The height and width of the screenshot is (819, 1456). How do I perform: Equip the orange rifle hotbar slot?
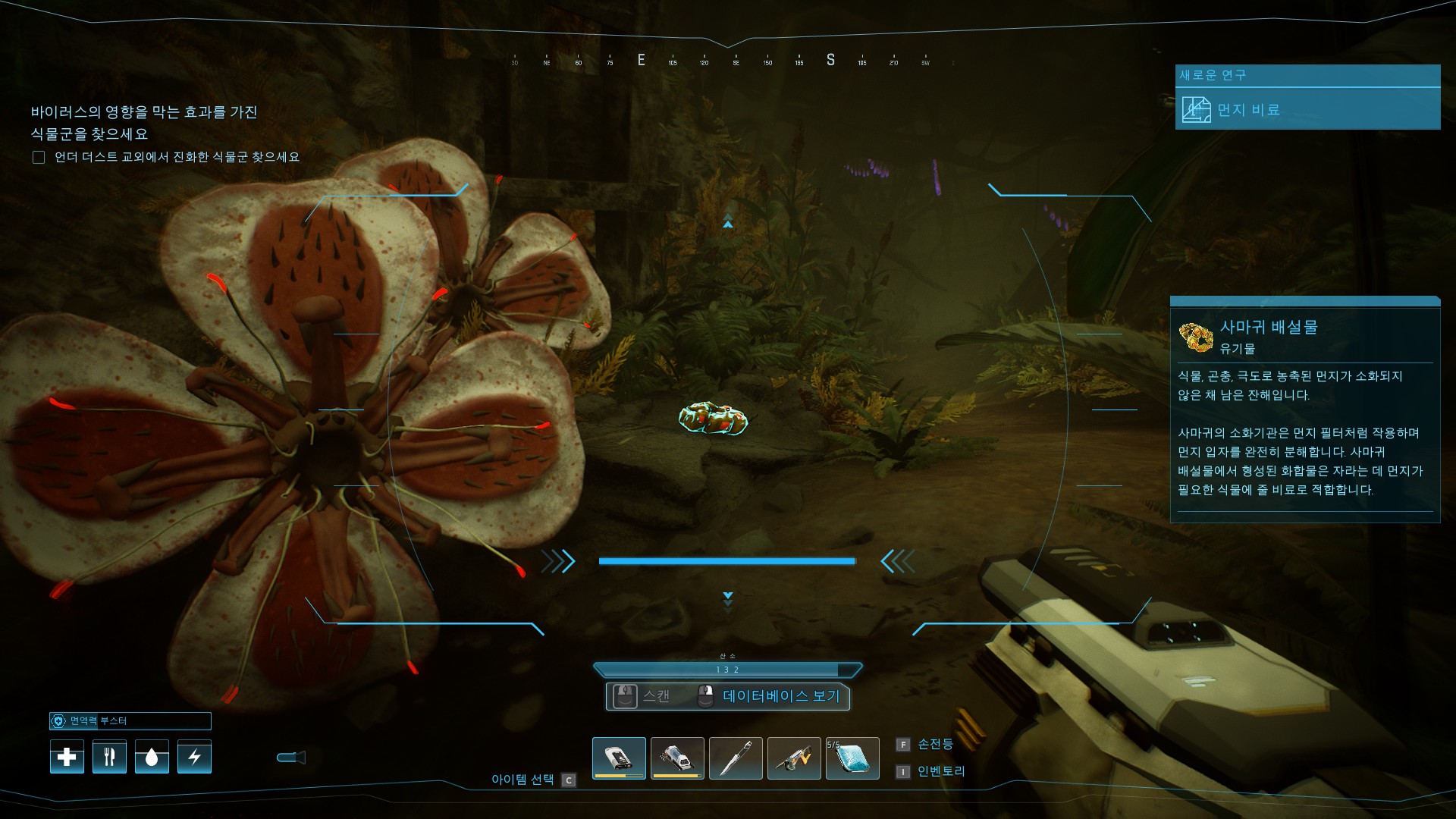click(794, 758)
